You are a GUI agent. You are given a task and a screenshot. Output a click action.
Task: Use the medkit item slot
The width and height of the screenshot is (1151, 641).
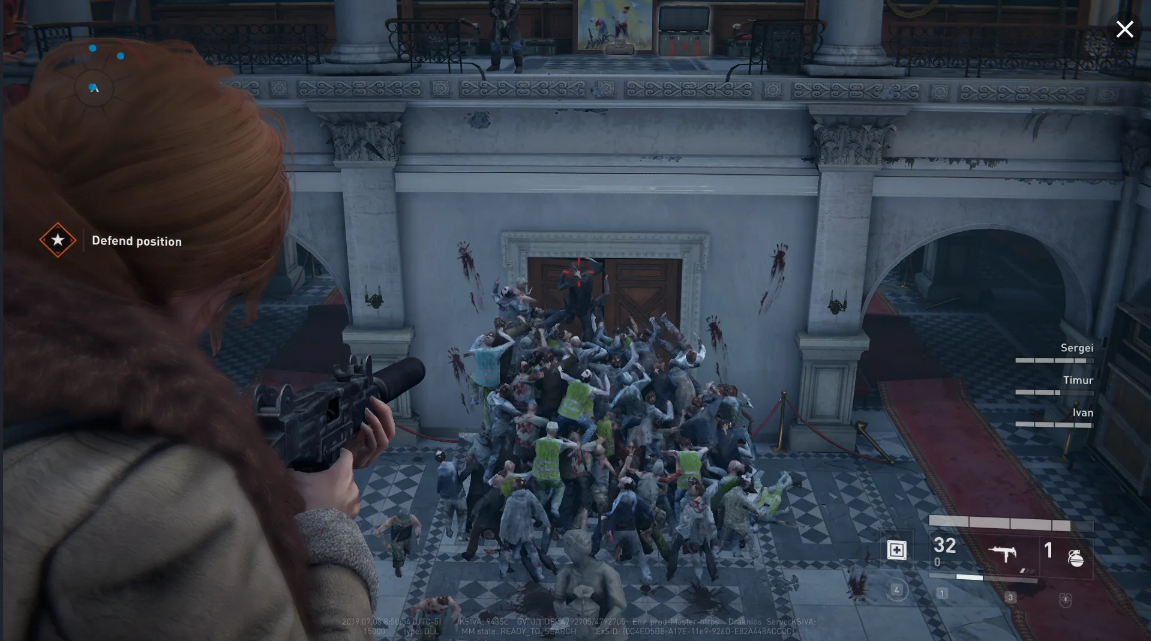click(x=897, y=550)
